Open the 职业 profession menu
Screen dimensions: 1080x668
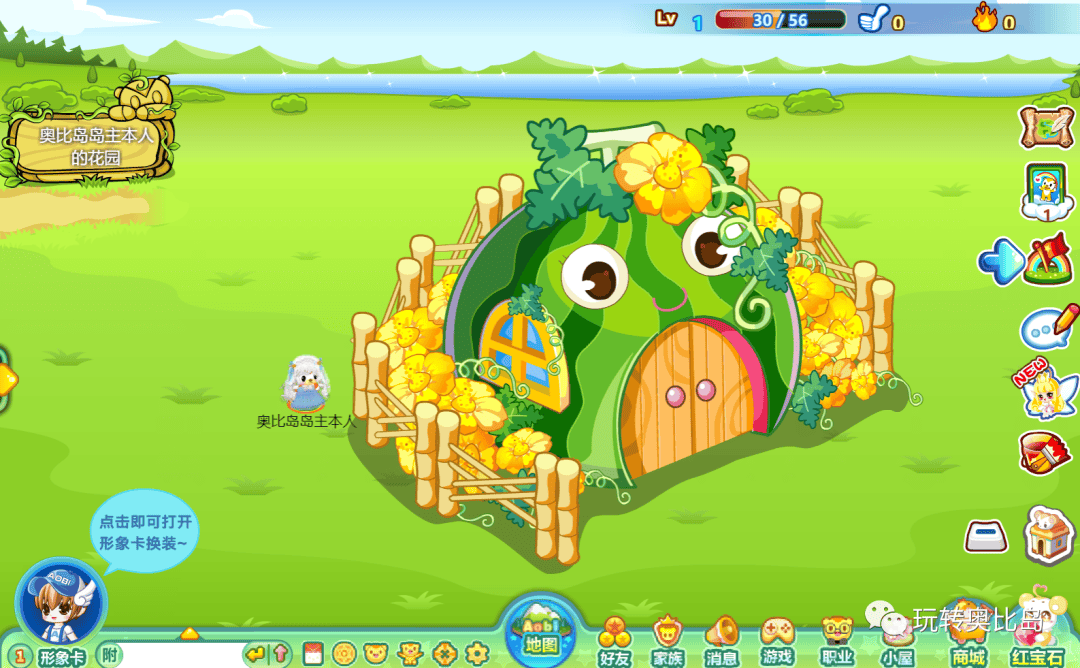tap(836, 640)
